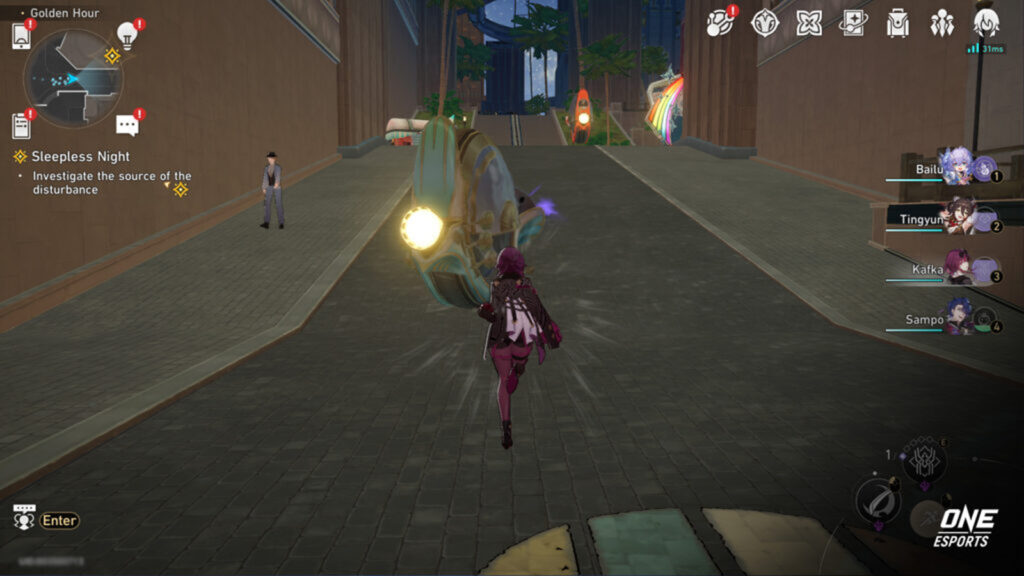Screen dimensions: 1024x576
Task: Open the minimap
Action: click(73, 78)
